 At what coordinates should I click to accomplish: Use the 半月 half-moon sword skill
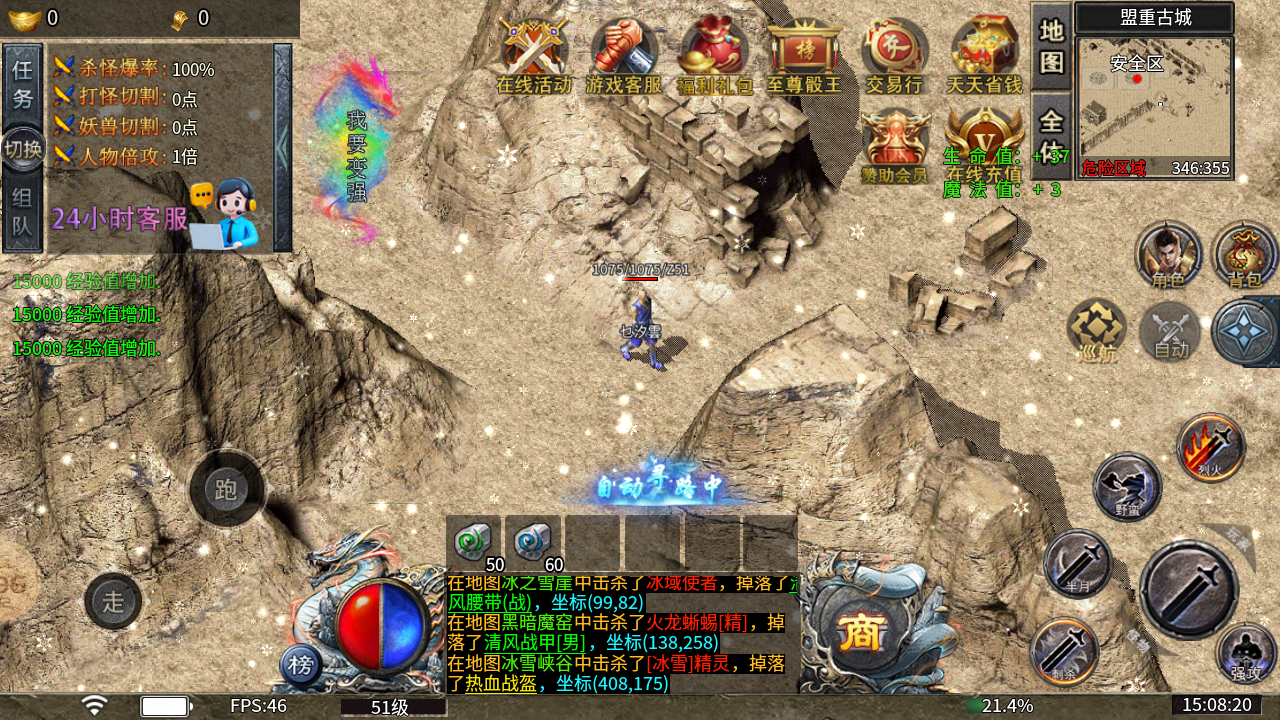1077,563
